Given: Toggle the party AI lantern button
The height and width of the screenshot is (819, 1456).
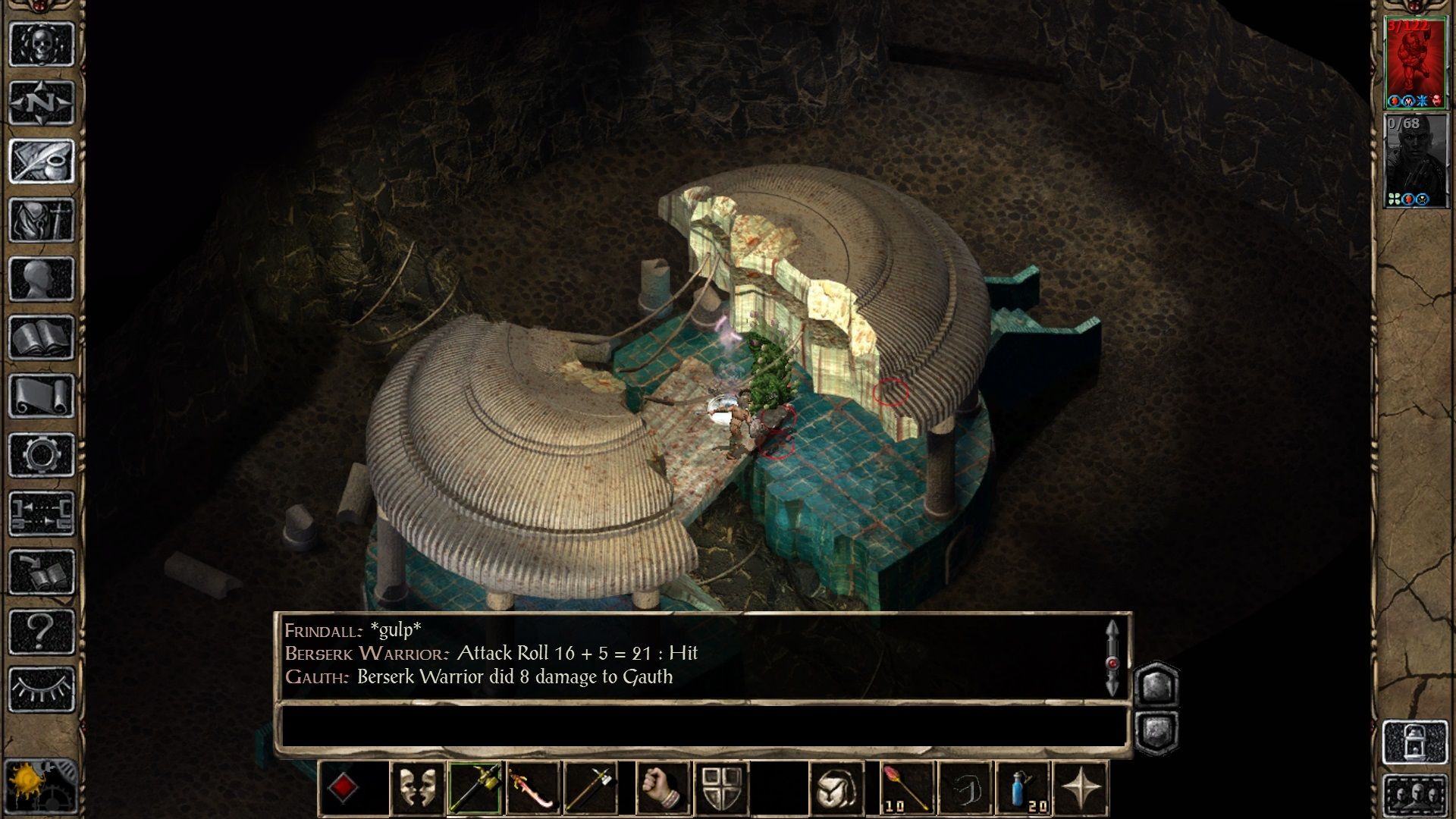Looking at the screenshot, I should pos(1415,742).
